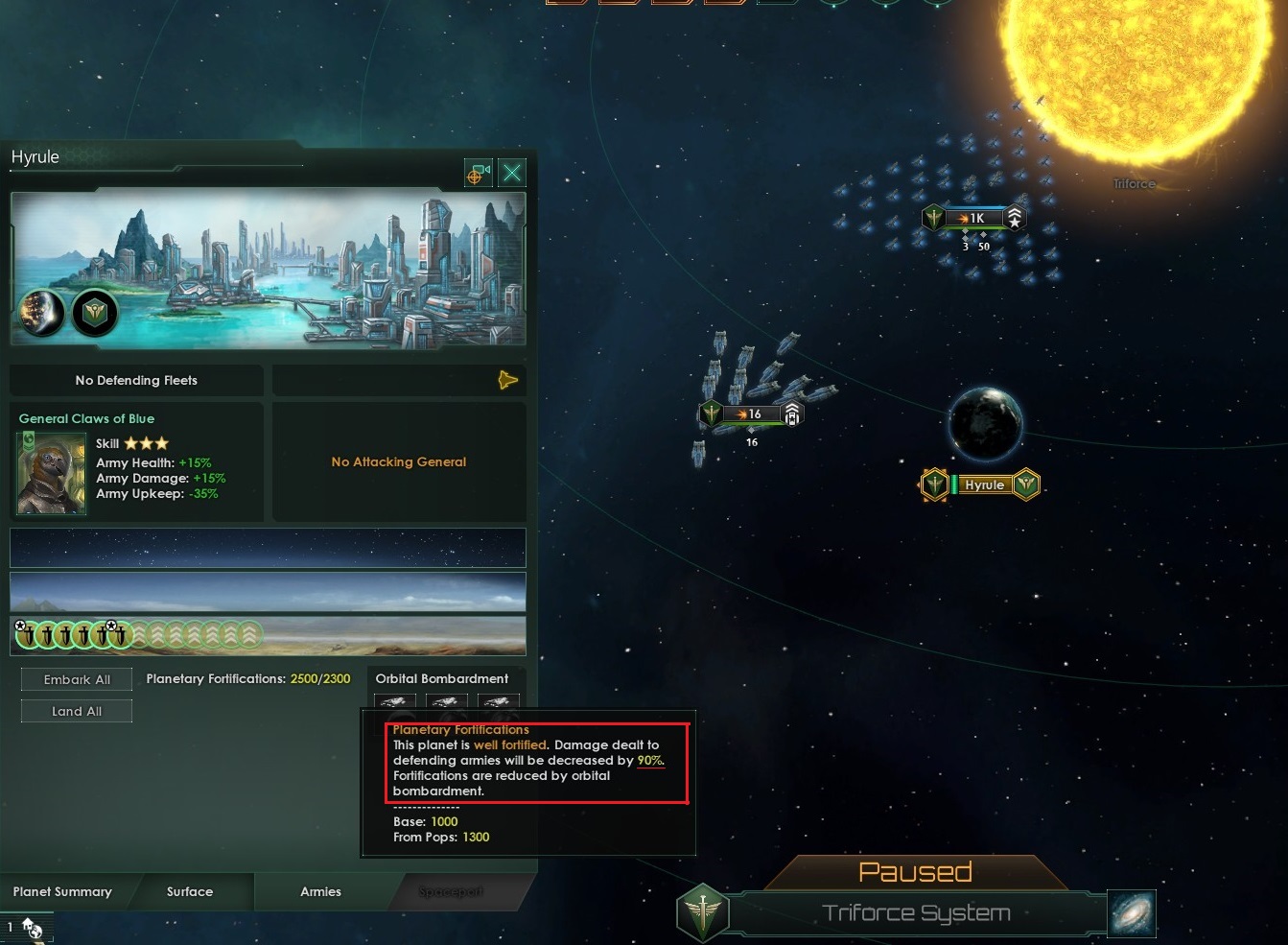
Task: Click the hexagonal marker icon left of Hyrule label
Action: (934, 484)
